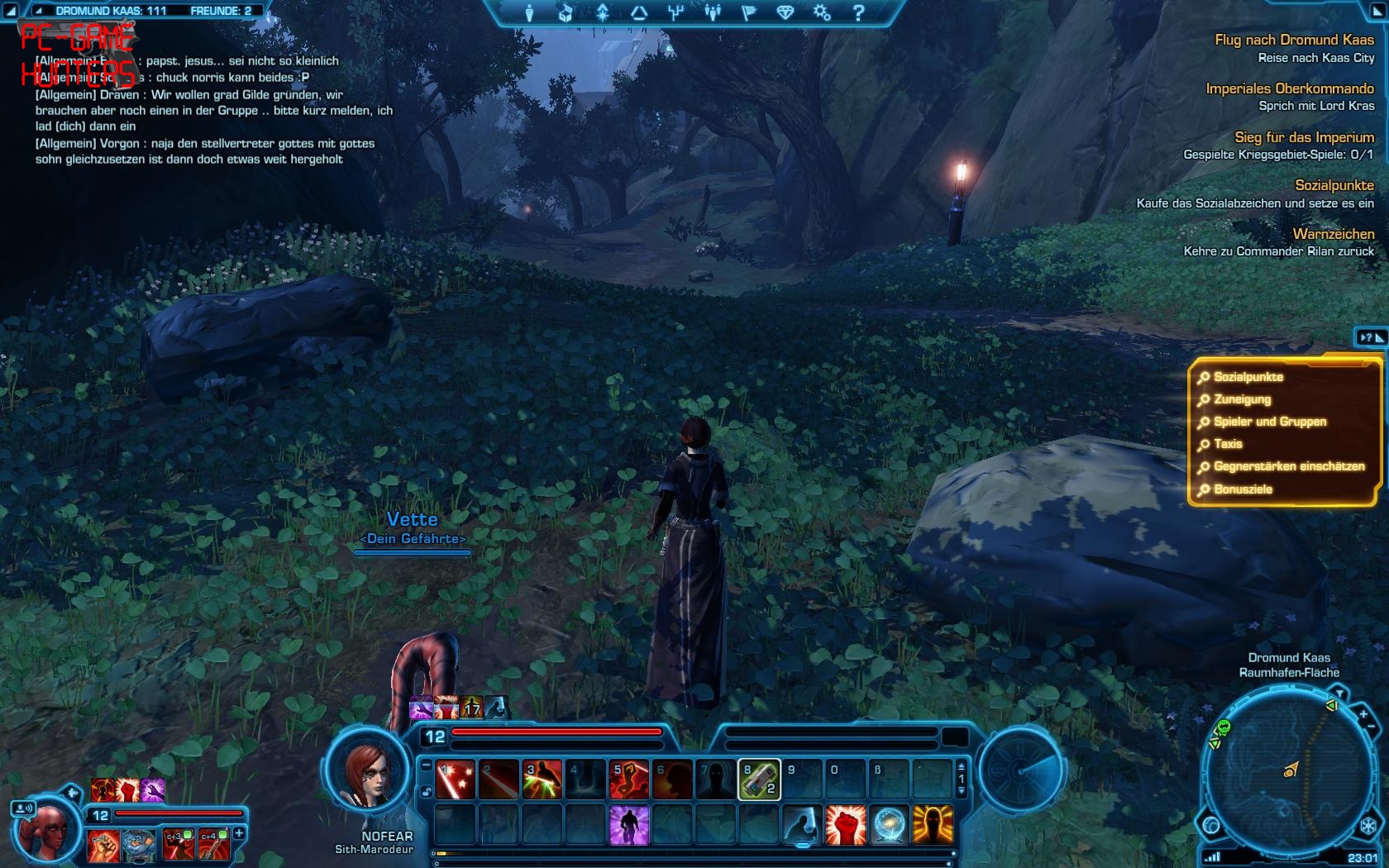Open the character sheet from the top menu
Image resolution: width=1389 pixels, height=868 pixels.
(530, 13)
